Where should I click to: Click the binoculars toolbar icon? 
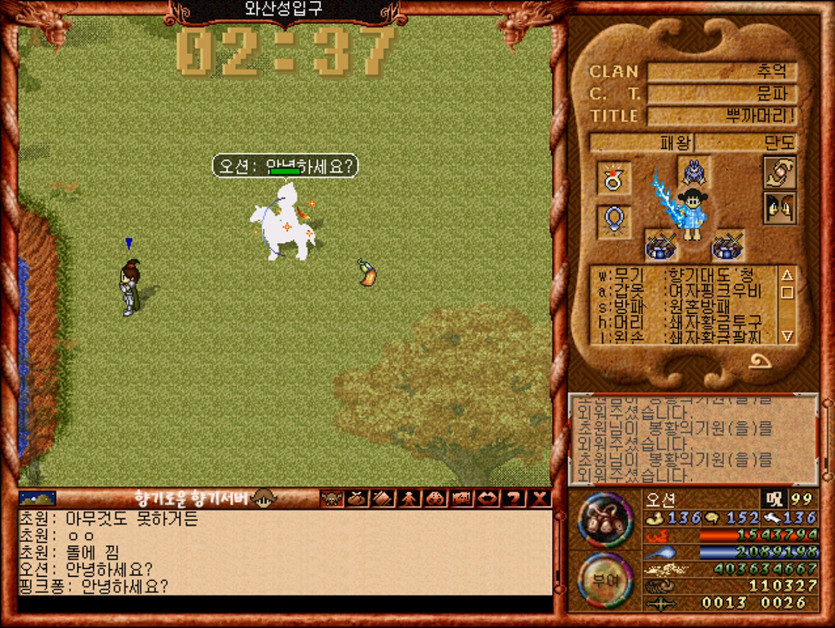(436, 498)
